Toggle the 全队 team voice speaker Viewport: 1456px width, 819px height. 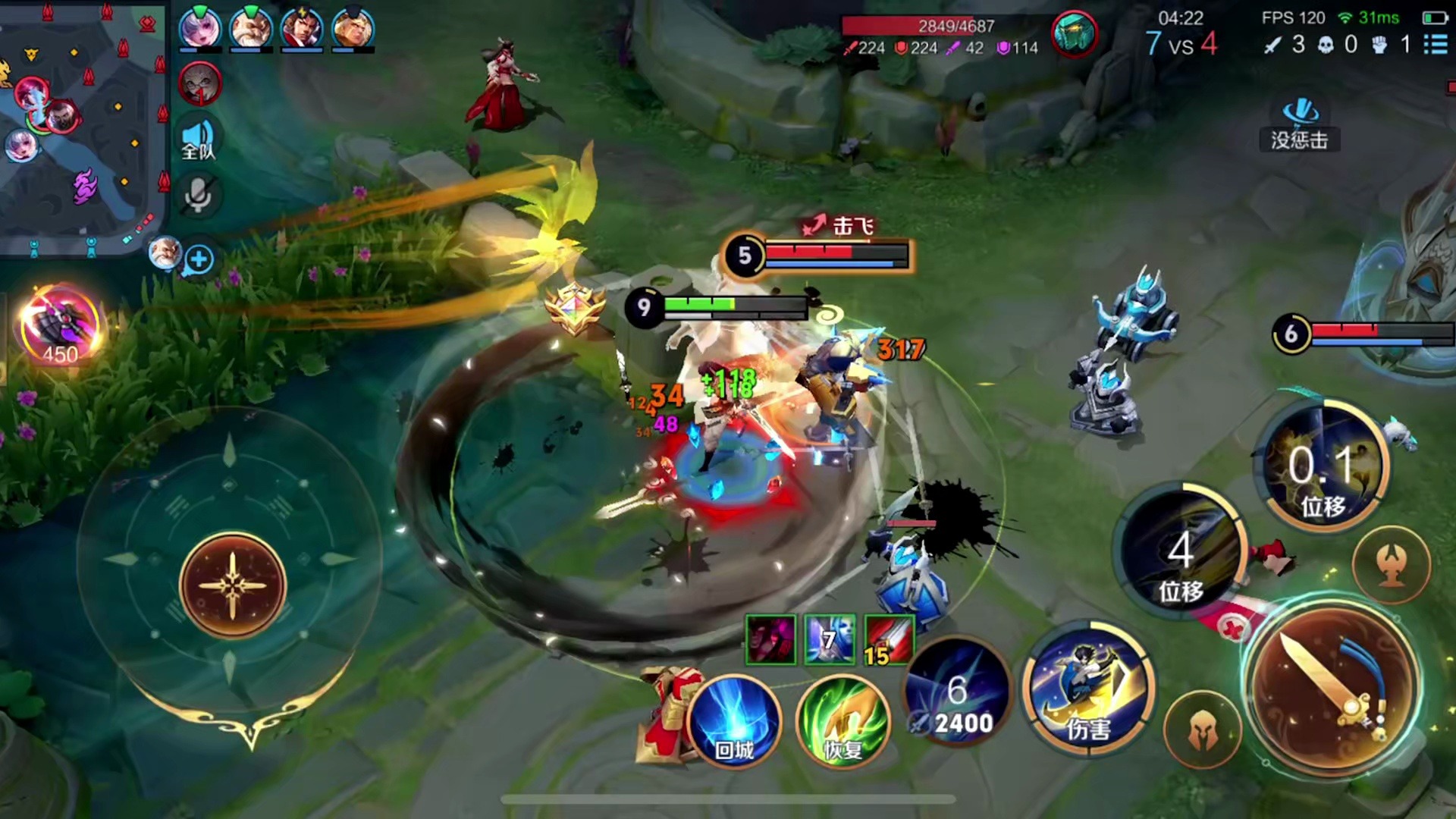pos(199,140)
